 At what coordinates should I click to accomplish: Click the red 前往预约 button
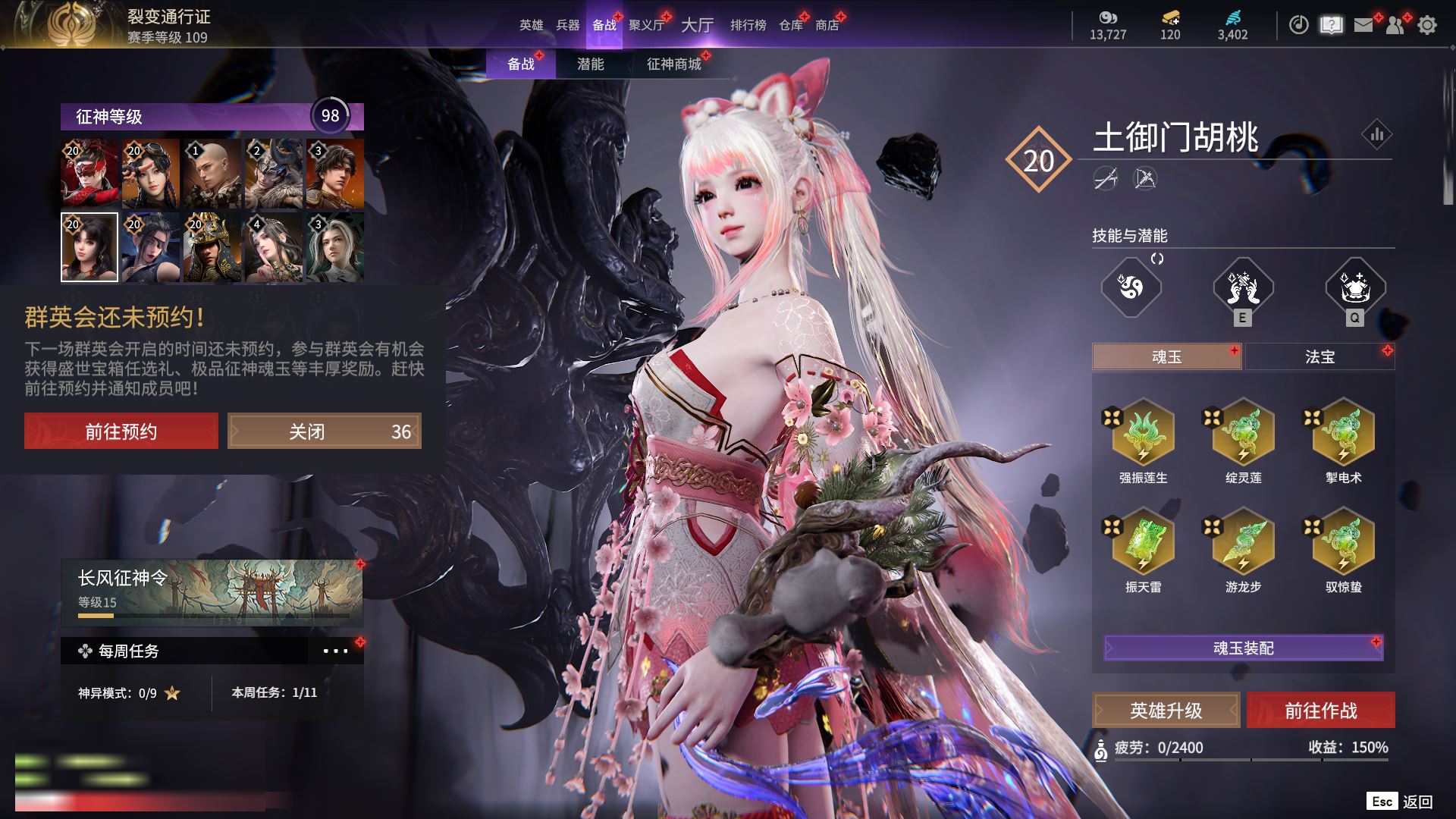tap(121, 431)
